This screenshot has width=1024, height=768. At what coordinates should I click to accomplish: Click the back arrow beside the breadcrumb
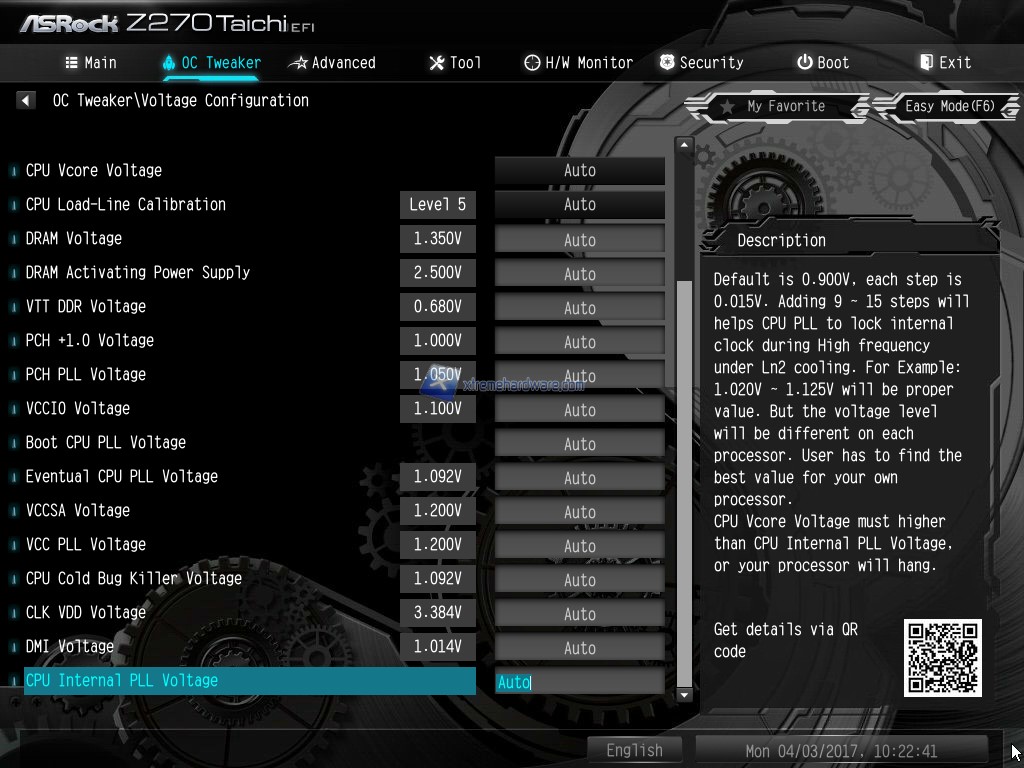[26, 100]
